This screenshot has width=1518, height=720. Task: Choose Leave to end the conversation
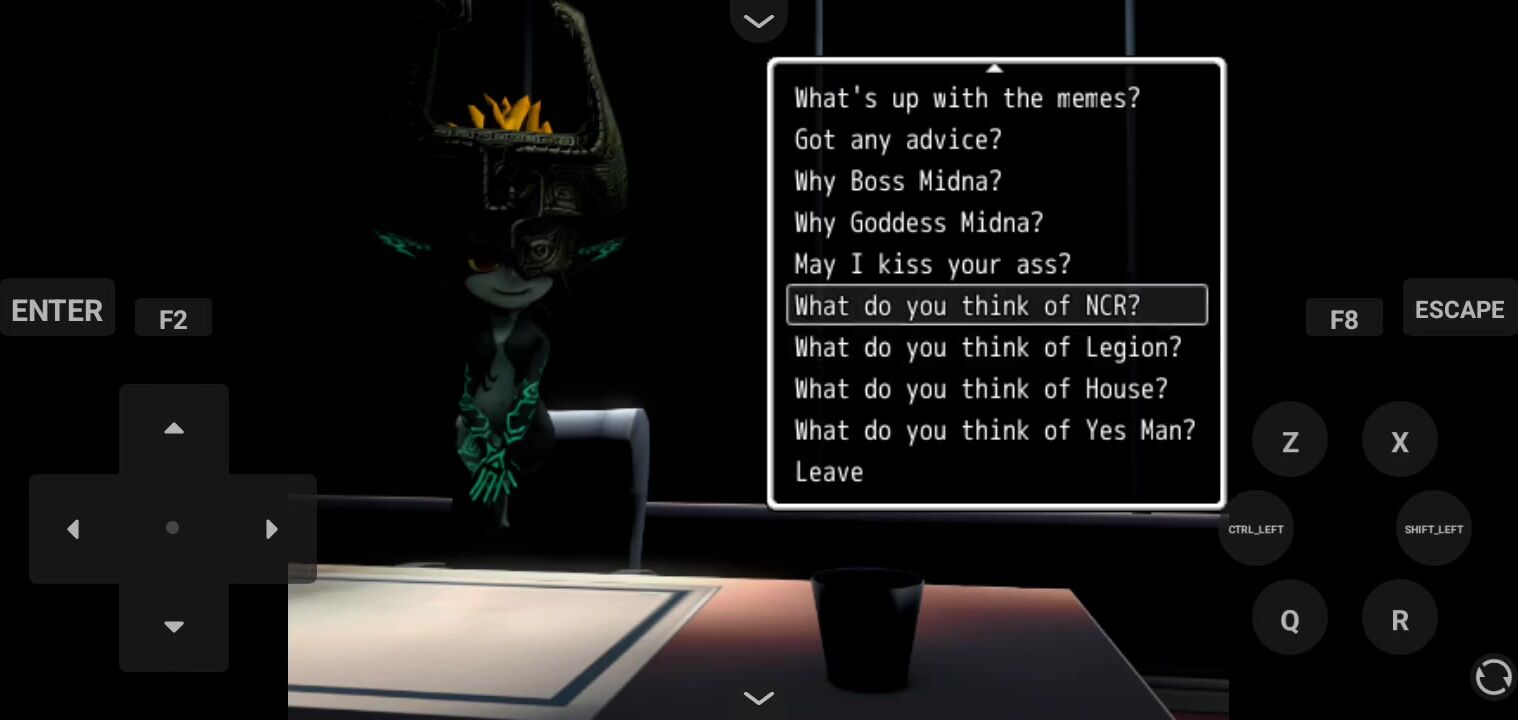[829, 472]
